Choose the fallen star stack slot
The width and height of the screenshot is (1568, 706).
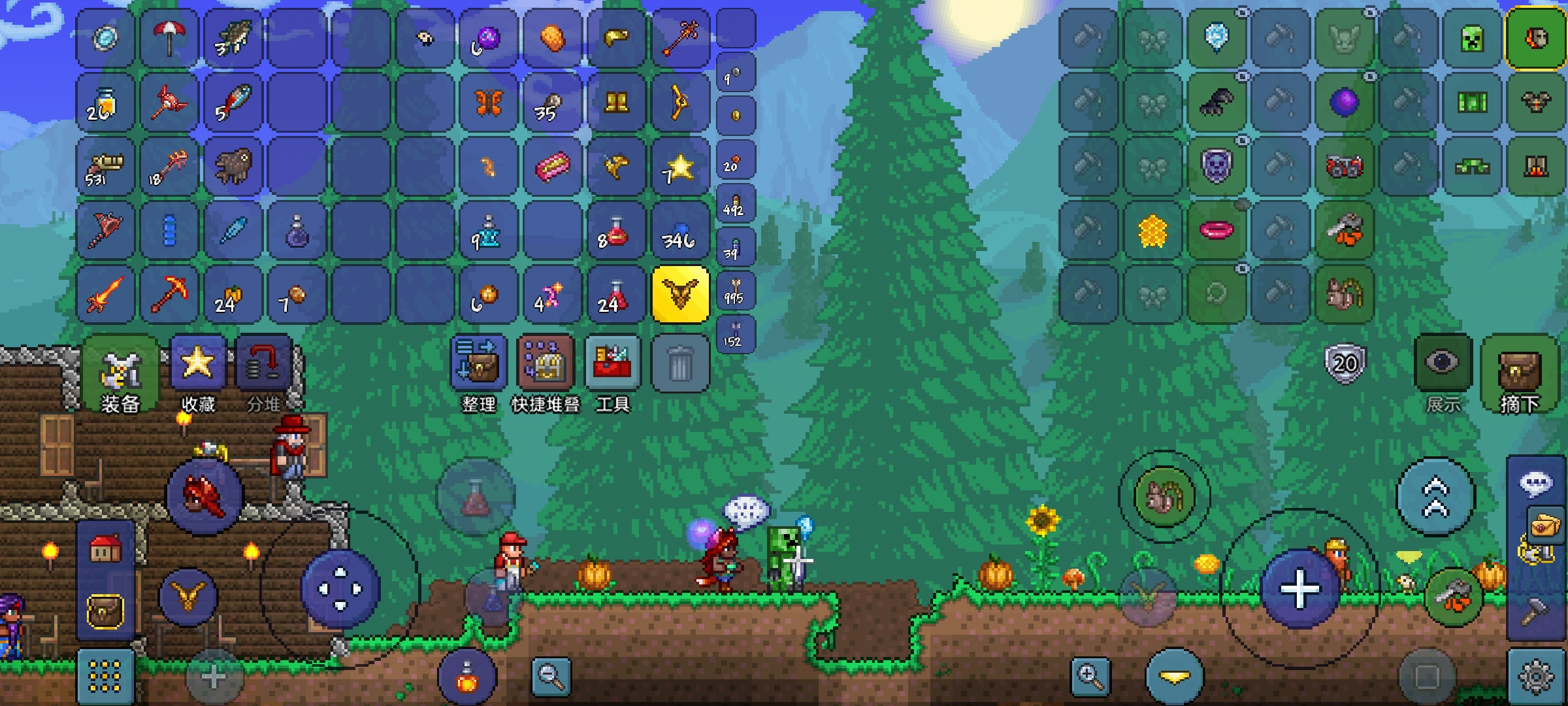pos(679,167)
